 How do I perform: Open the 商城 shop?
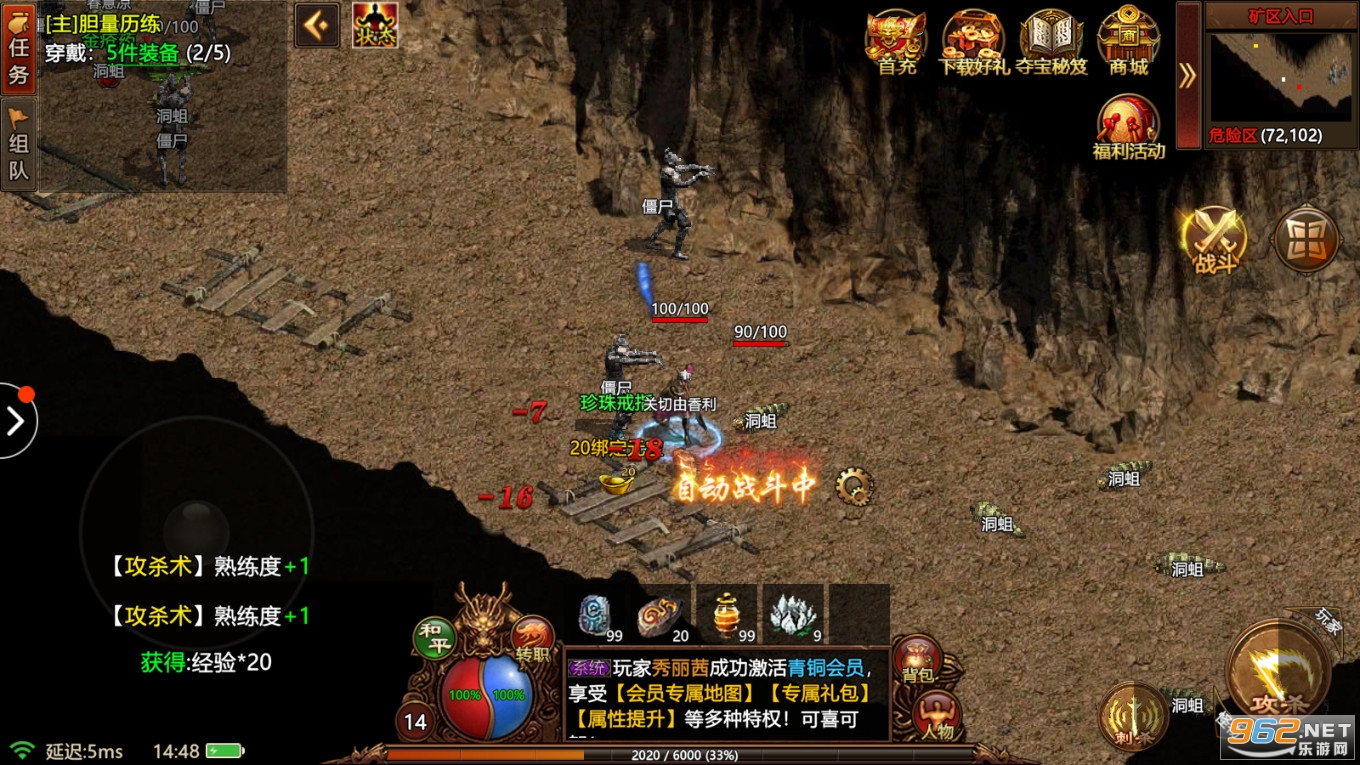coord(1128,42)
